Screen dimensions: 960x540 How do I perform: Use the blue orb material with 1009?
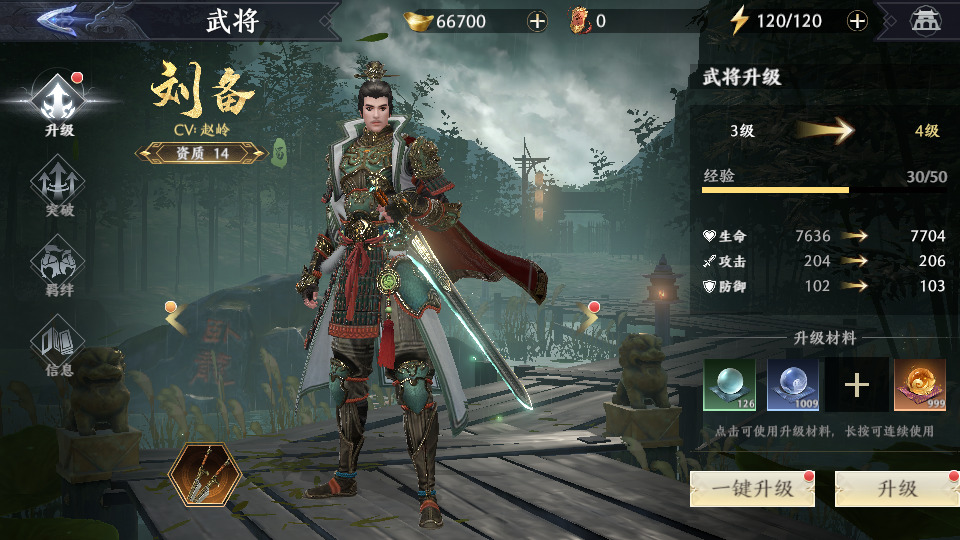coord(793,385)
